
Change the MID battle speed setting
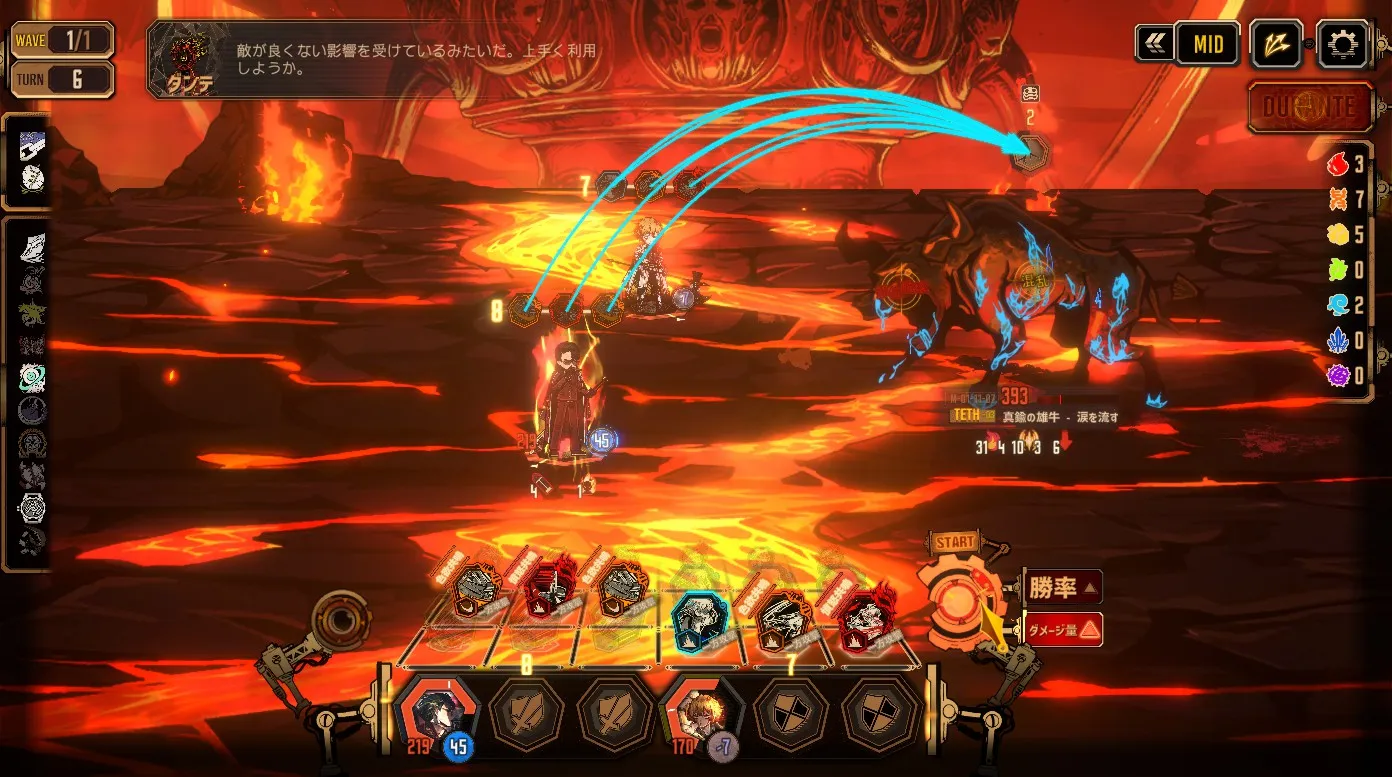tap(1207, 45)
